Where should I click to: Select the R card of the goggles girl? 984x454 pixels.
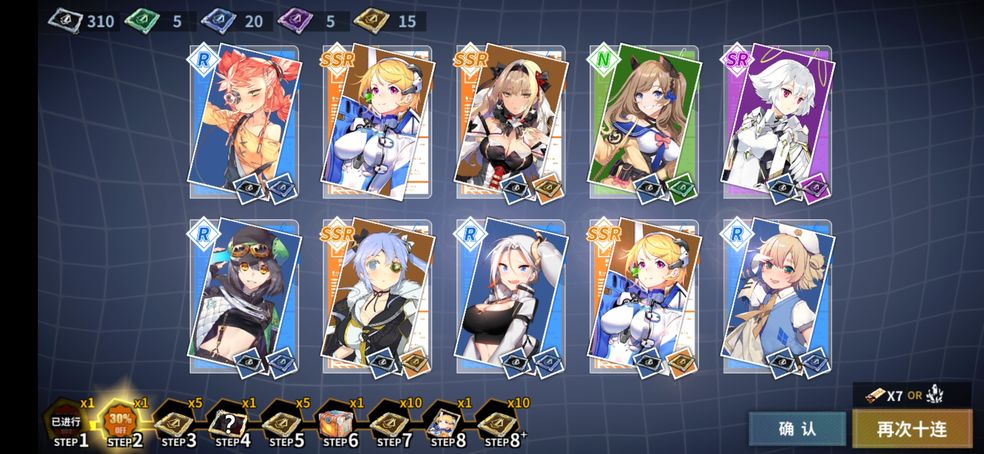coord(243,295)
